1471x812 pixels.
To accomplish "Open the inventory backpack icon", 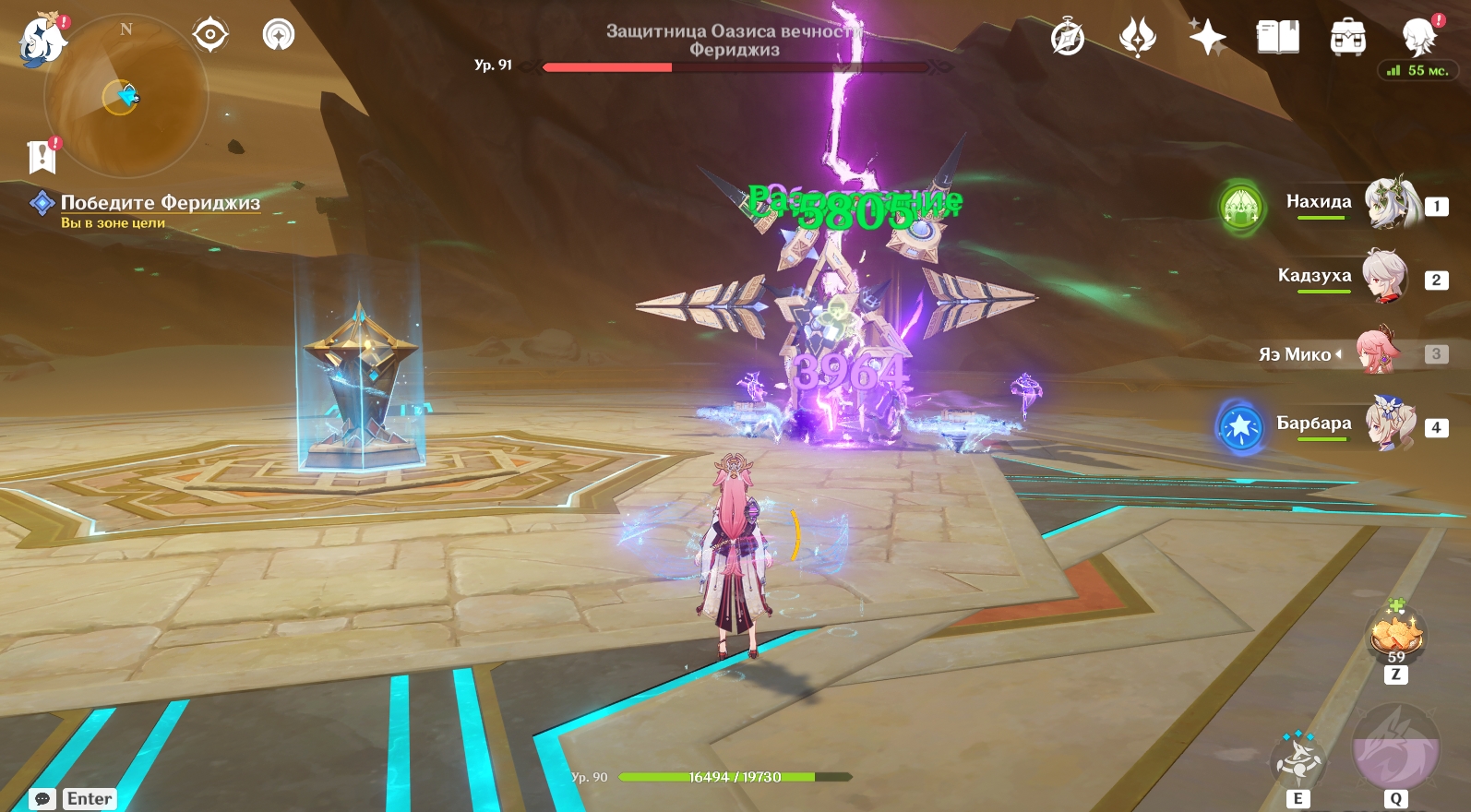I will 1347,38.
